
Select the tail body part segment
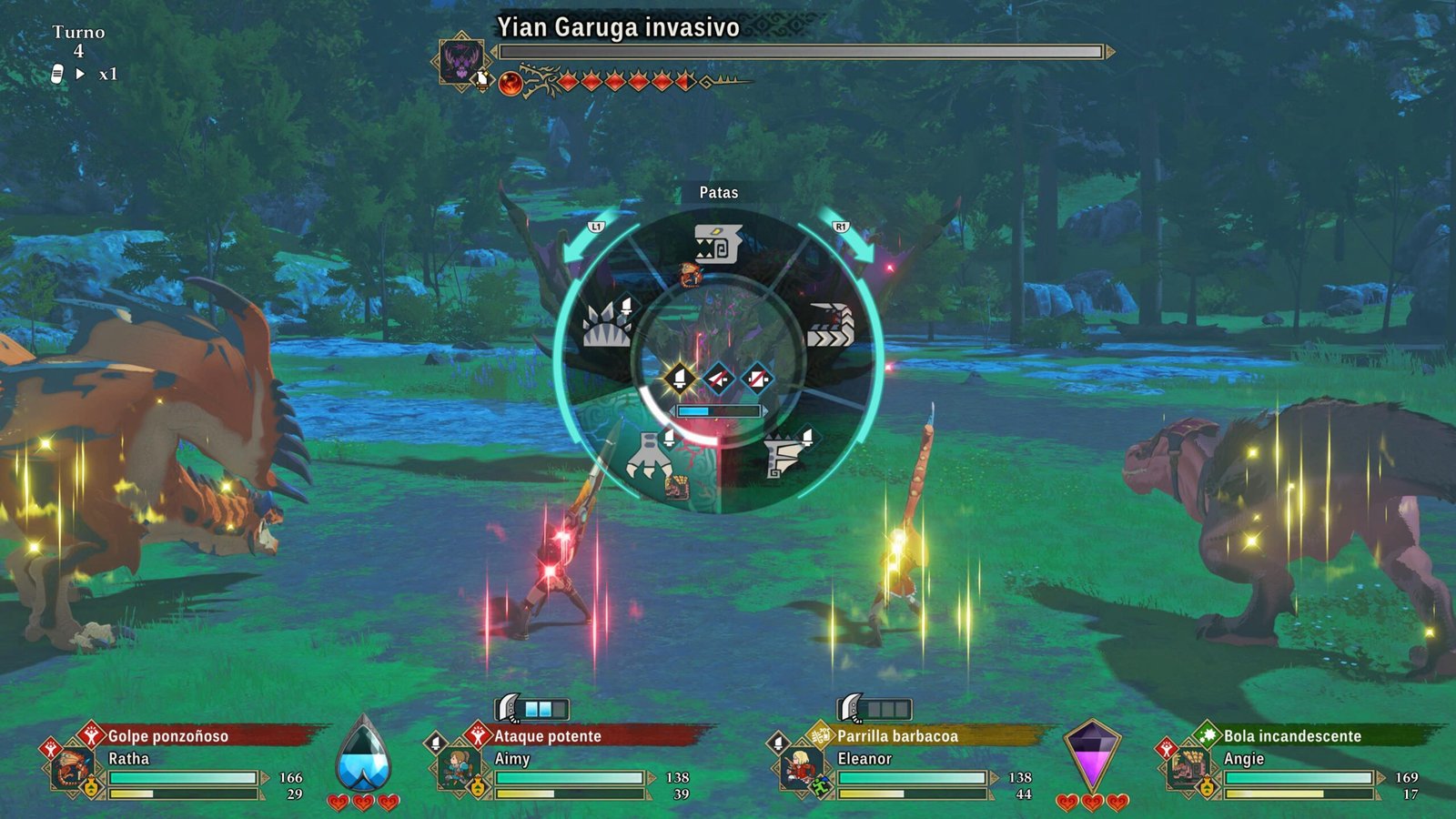(x=829, y=326)
